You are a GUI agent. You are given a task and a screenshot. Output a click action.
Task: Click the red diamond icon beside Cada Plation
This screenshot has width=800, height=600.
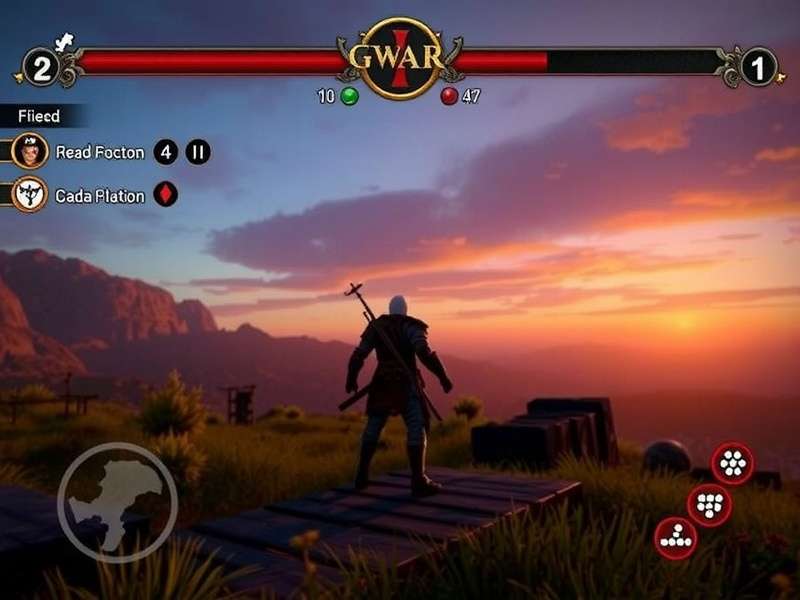pos(166,194)
